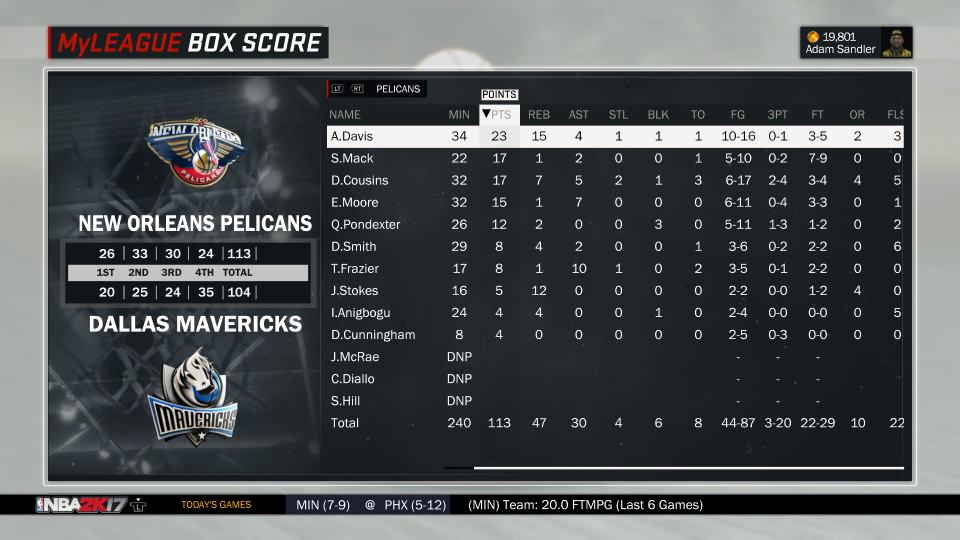Click the horizontal scrollbar under the table

[688, 467]
